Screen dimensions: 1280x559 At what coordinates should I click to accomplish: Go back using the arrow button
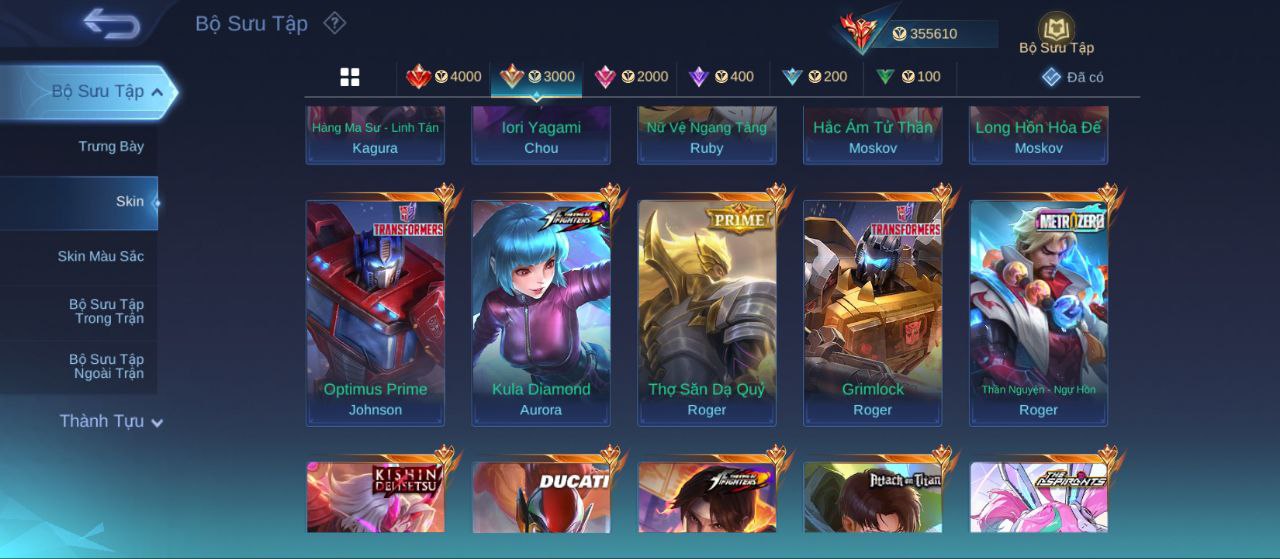pyautogui.click(x=111, y=23)
